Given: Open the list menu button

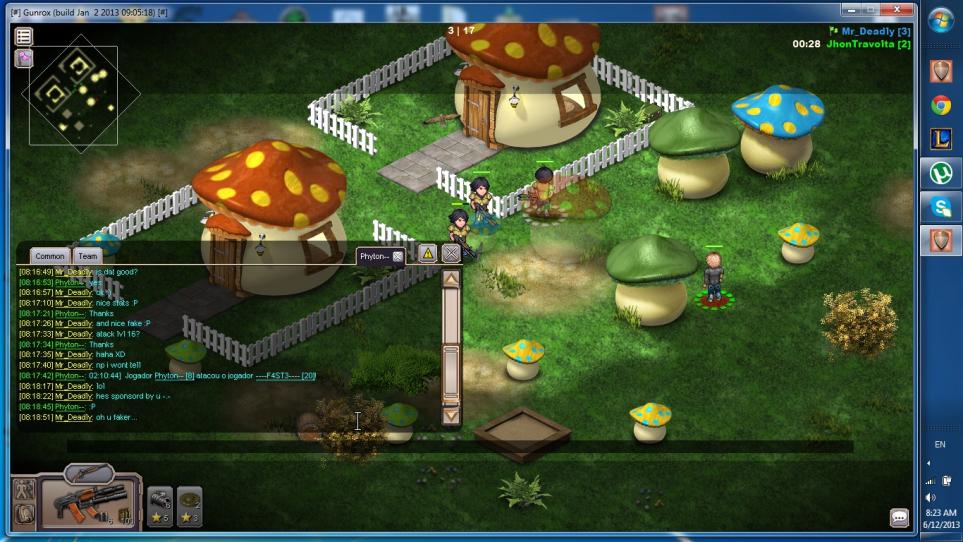Looking at the screenshot, I should pyautogui.click(x=24, y=37).
